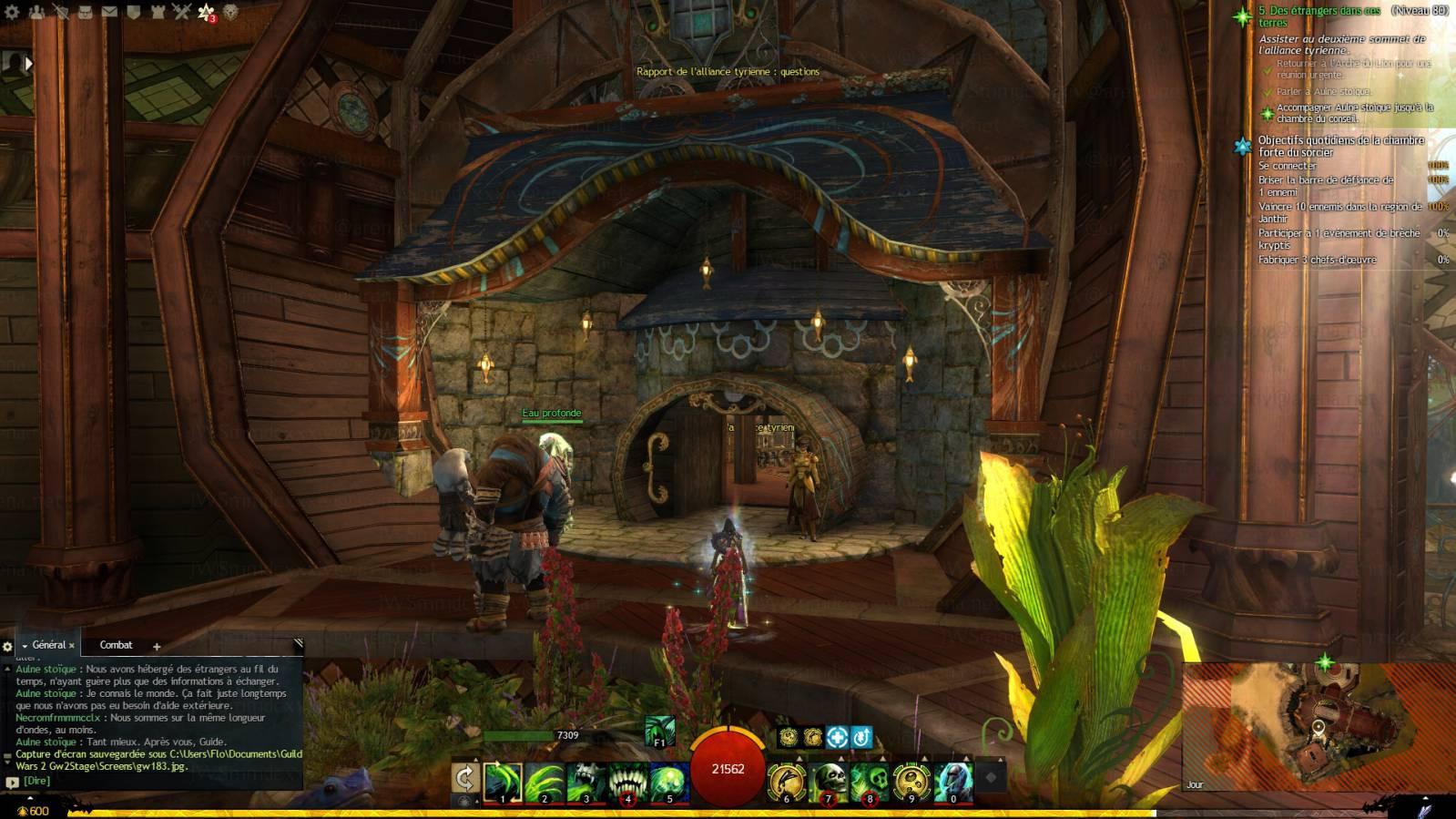Open the contacts and friends panel
Image resolution: width=1456 pixels, height=819 pixels.
pyautogui.click(x=36, y=12)
